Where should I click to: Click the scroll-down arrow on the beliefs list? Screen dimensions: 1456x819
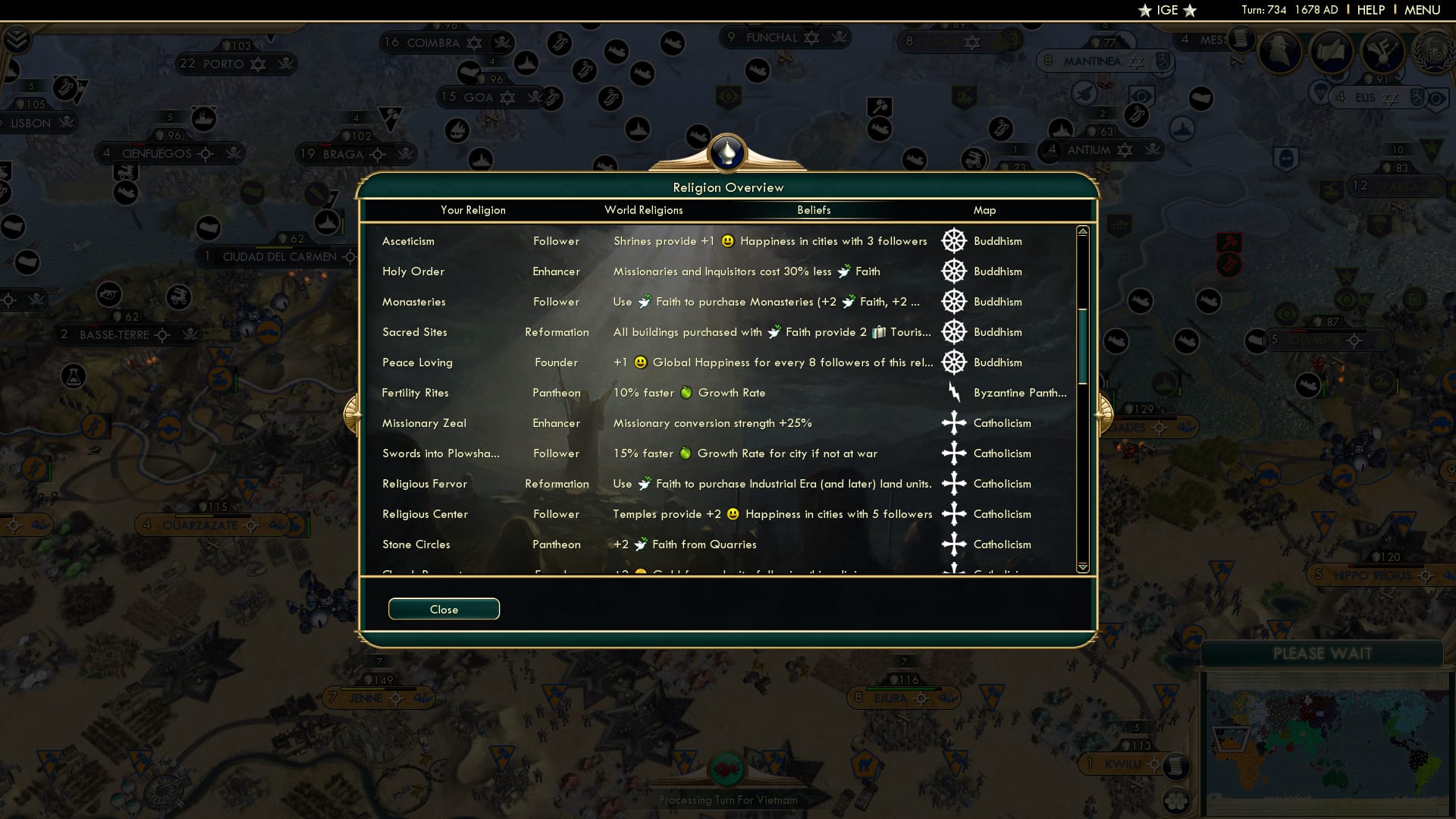[x=1083, y=566]
